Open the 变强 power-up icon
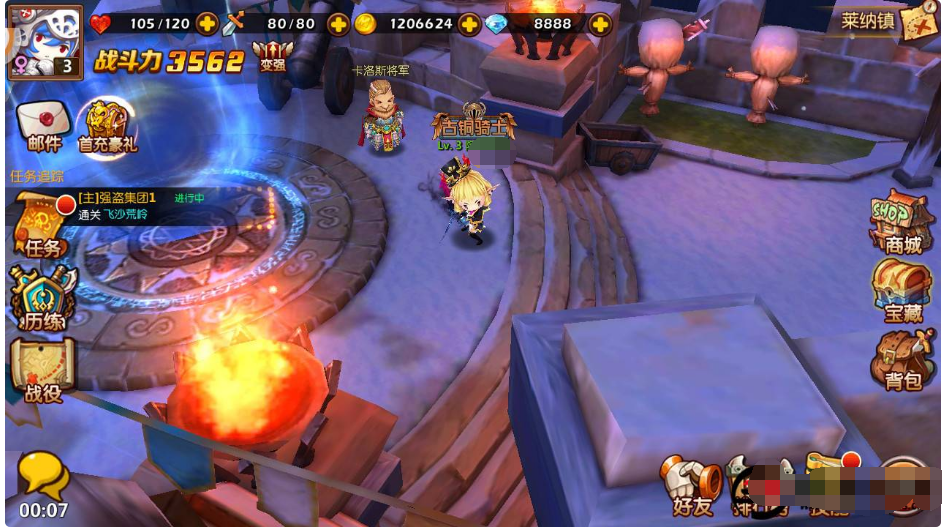The height and width of the screenshot is (527, 942). [x=268, y=56]
